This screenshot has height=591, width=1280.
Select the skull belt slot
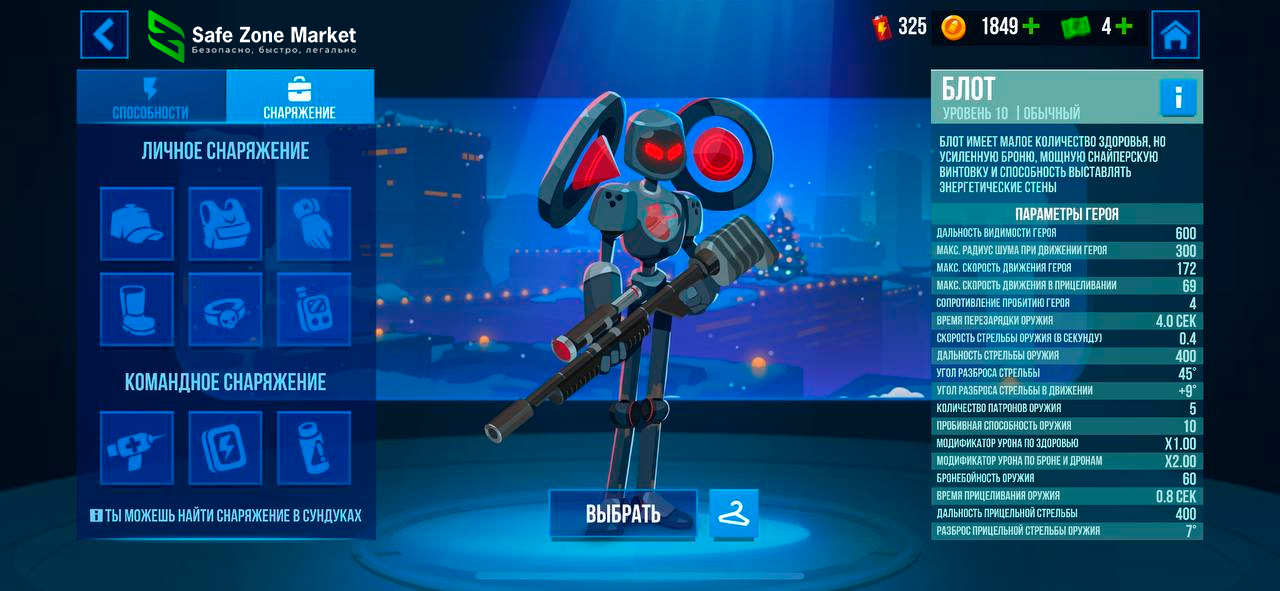pos(225,309)
